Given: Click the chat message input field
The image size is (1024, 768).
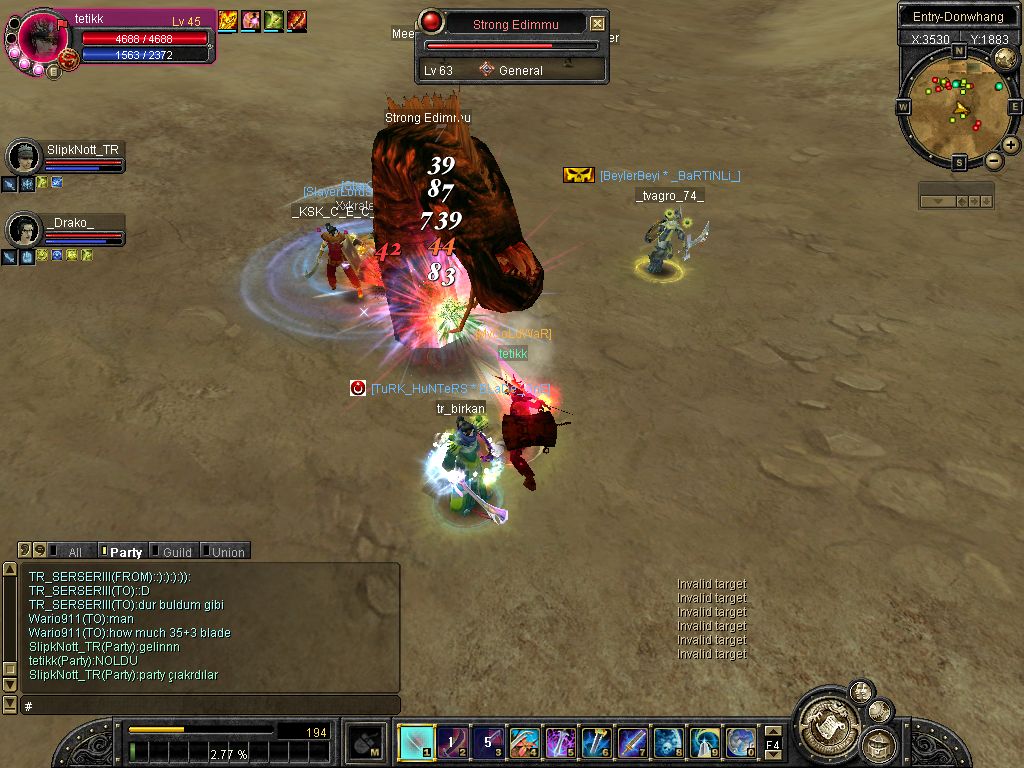Looking at the screenshot, I should pyautogui.click(x=210, y=706).
